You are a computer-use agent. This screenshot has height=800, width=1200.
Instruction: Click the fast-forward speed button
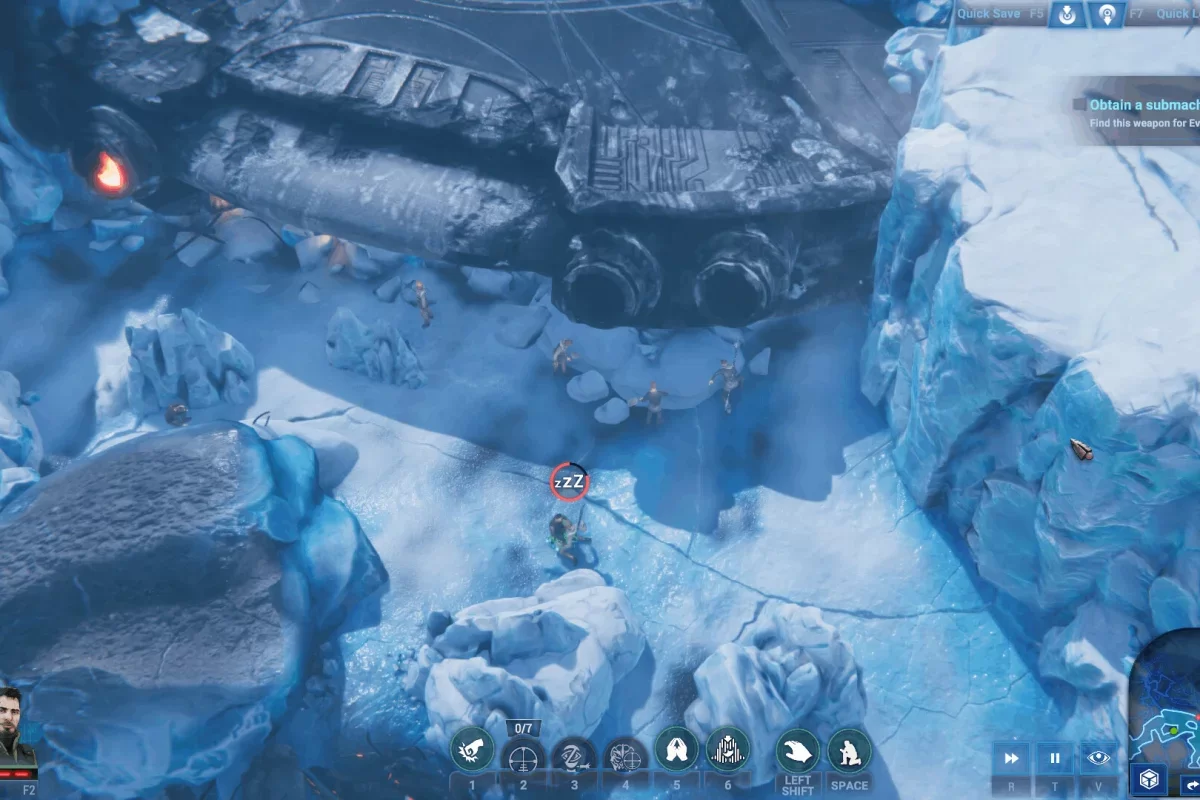tap(1012, 759)
